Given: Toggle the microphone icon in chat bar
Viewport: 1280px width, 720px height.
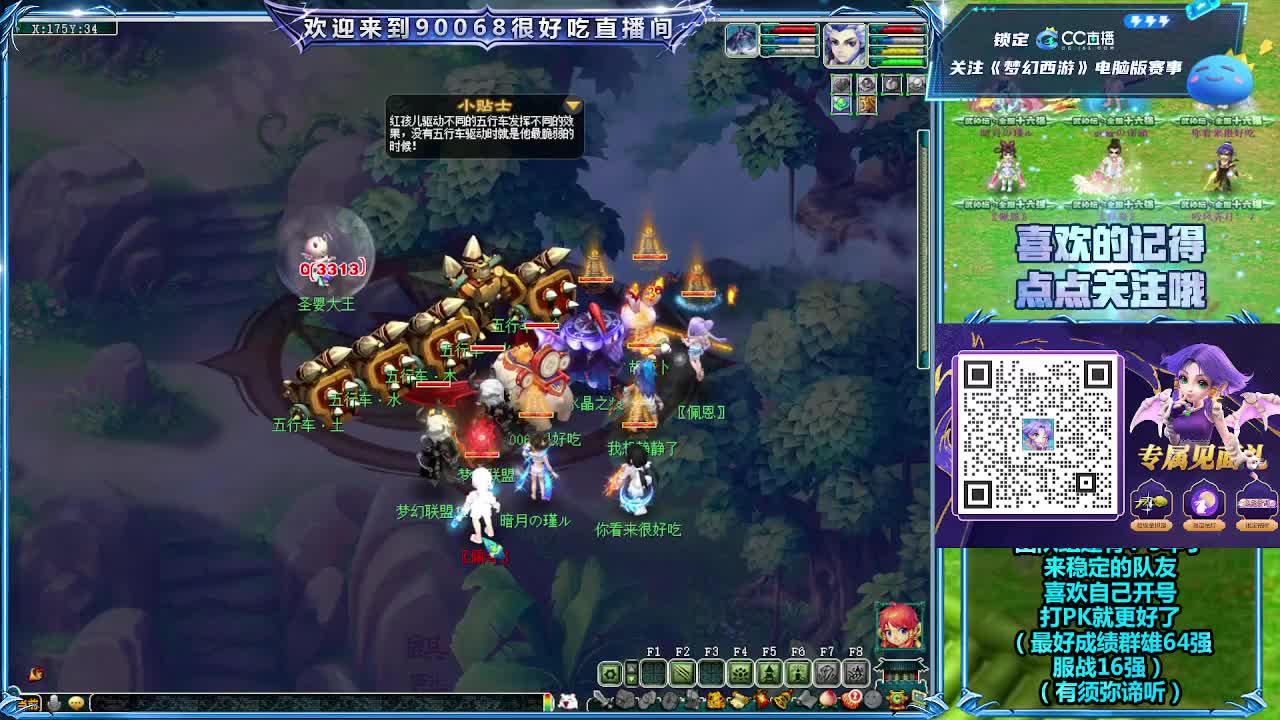Looking at the screenshot, I should [x=54, y=701].
